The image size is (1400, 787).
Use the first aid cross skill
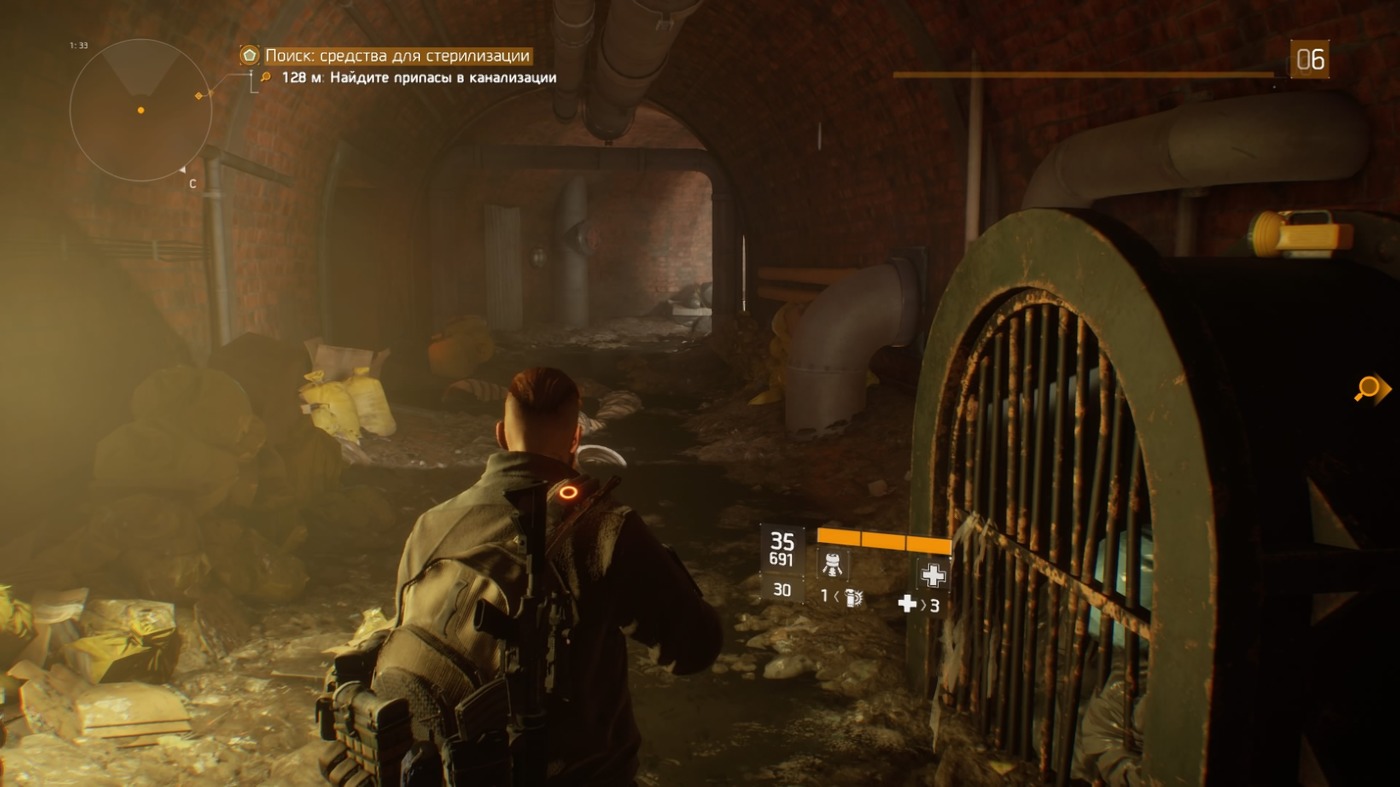tap(932, 574)
